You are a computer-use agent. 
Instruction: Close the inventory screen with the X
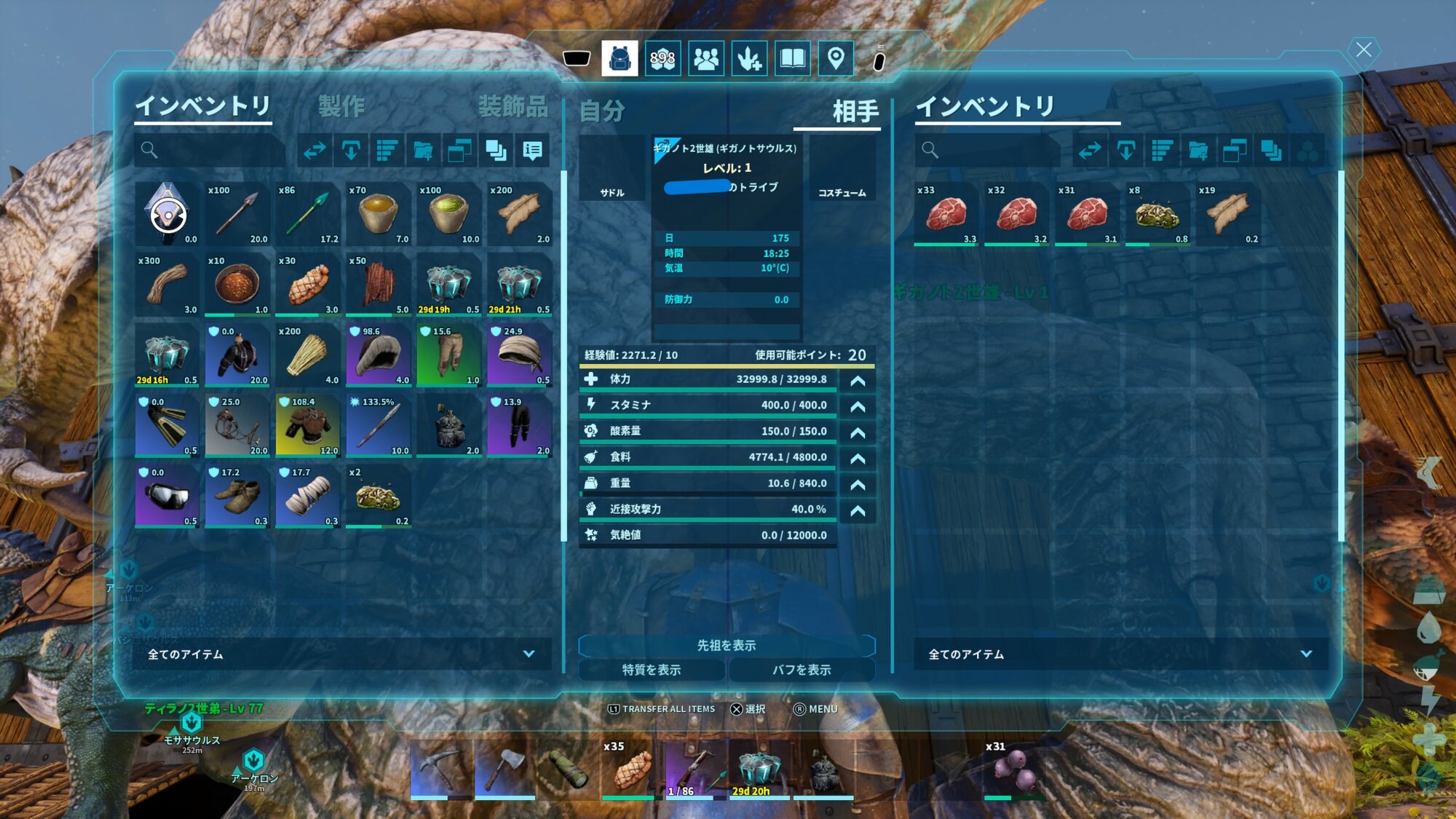(1363, 50)
